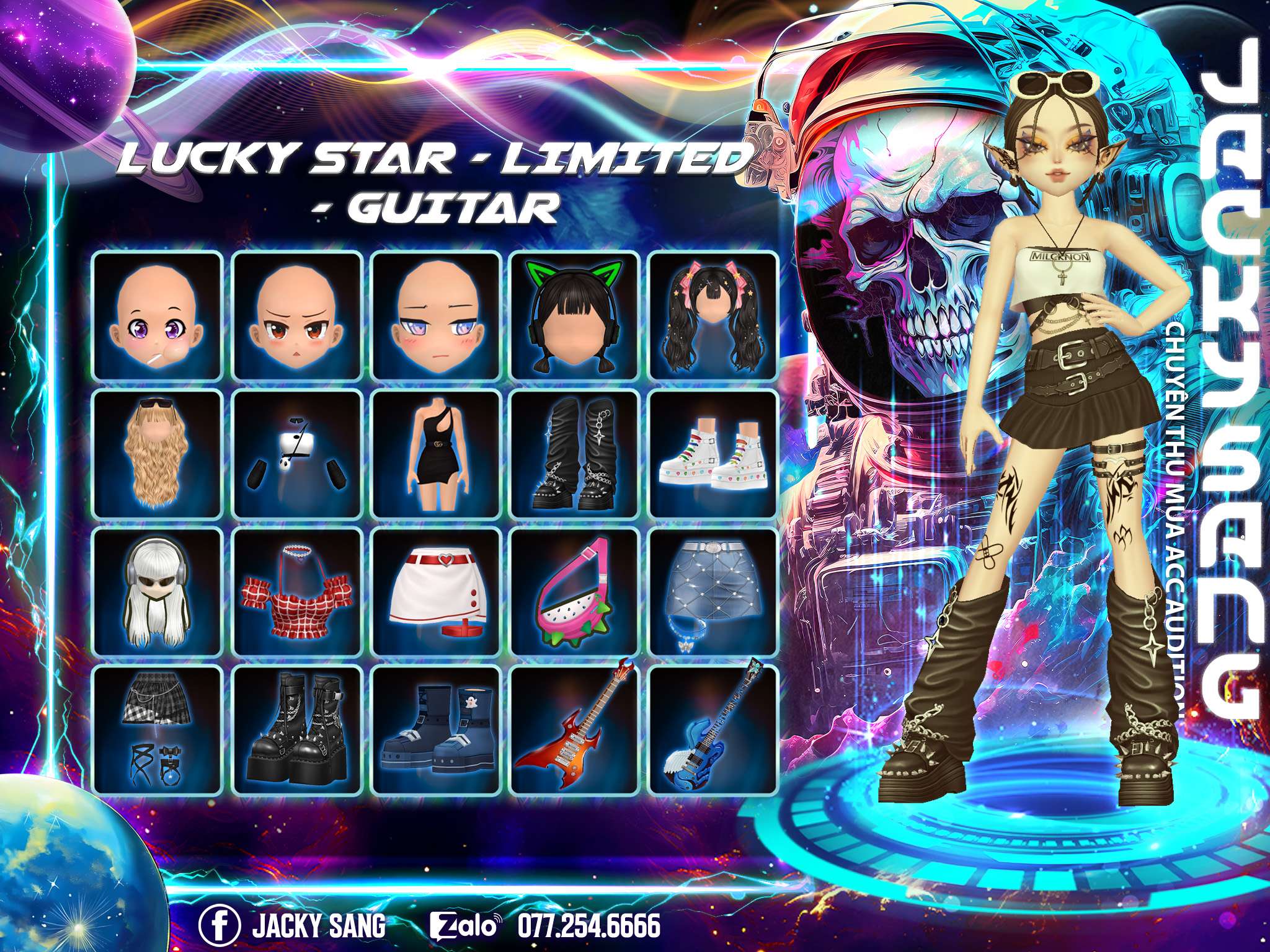Viewport: 1270px width, 952px height.
Task: Choose the angry red-eyed face tile
Action: point(297,316)
